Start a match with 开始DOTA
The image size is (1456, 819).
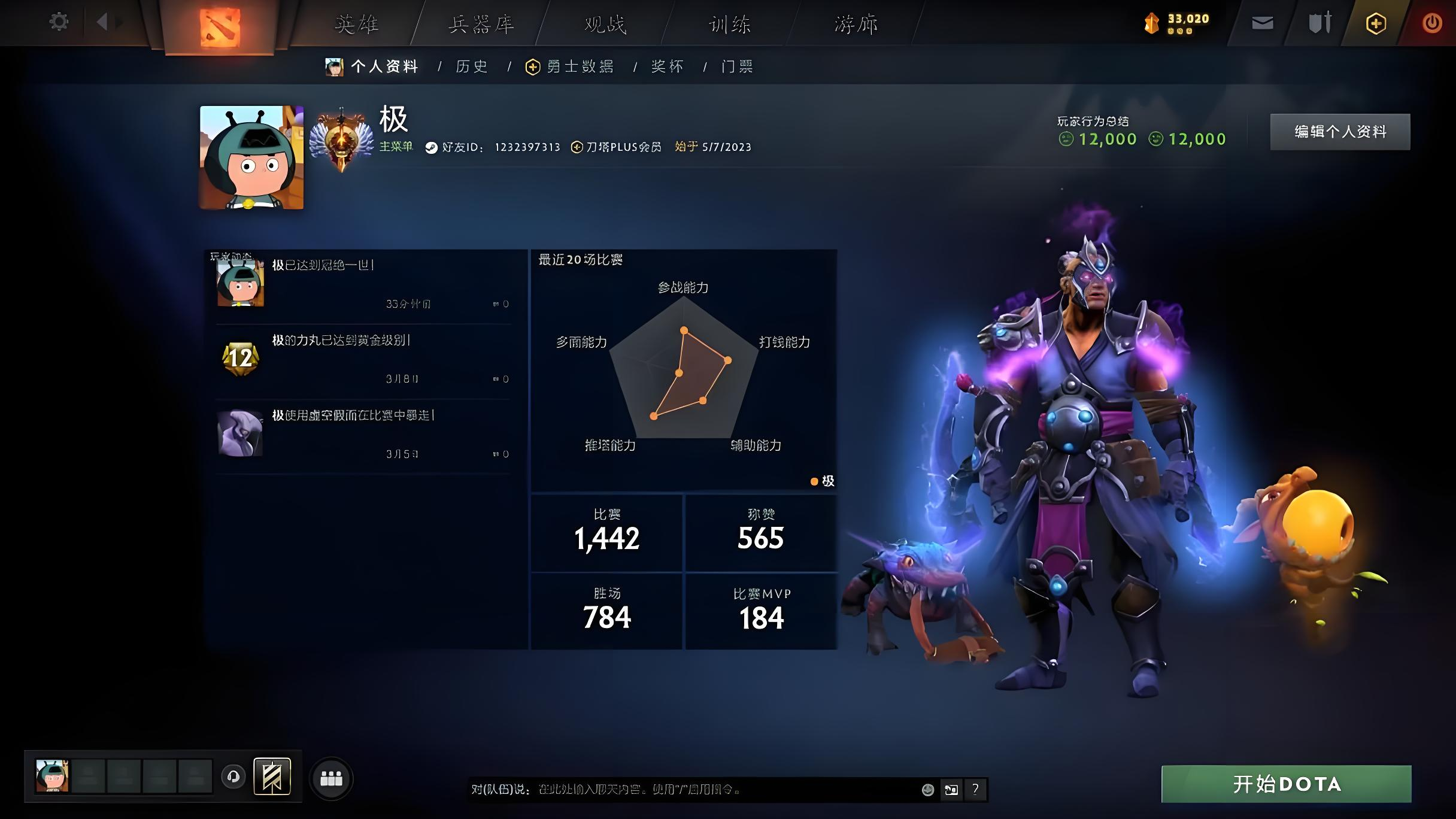[x=1286, y=784]
